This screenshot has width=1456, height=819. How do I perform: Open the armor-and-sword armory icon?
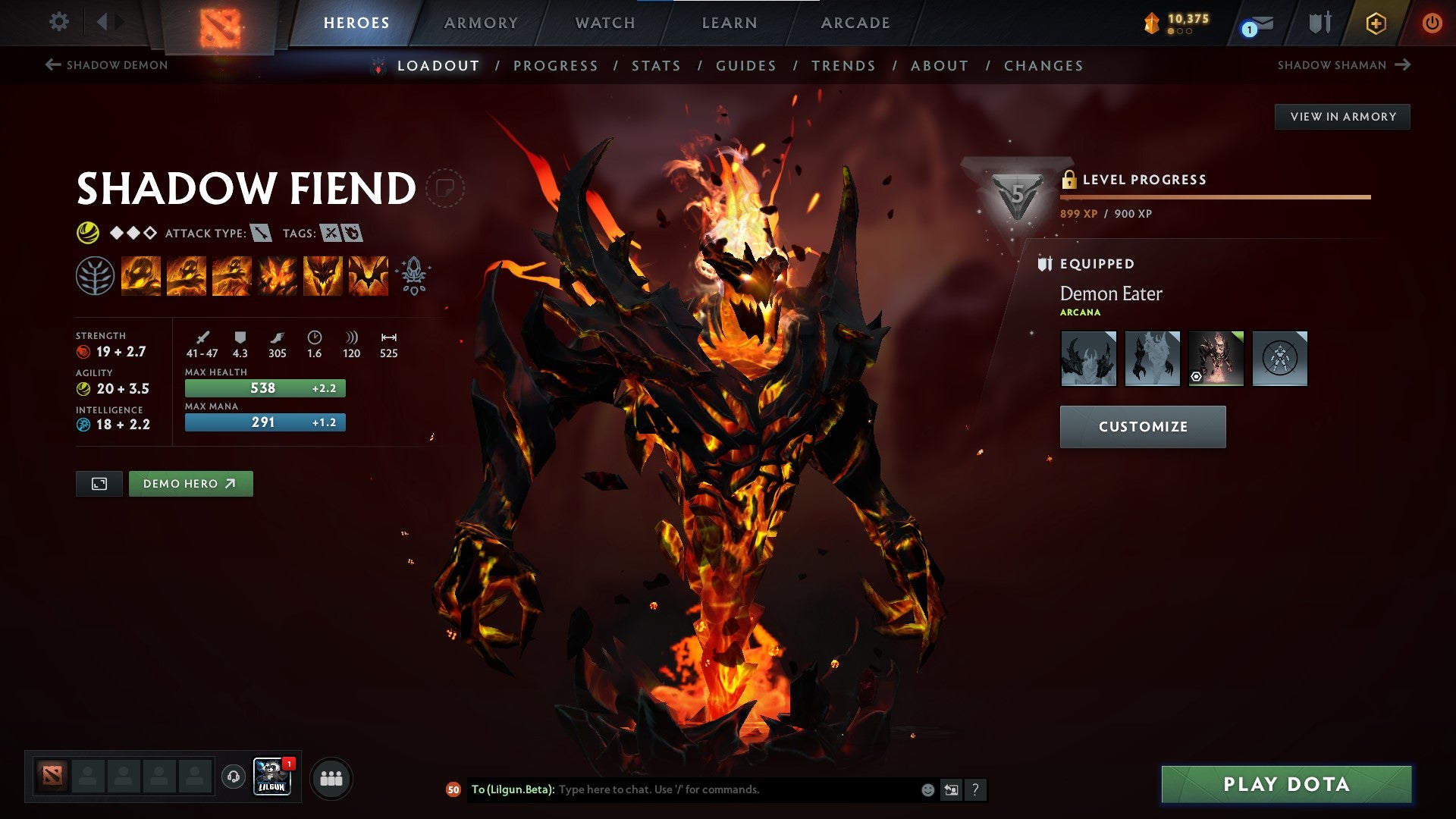tap(1319, 23)
